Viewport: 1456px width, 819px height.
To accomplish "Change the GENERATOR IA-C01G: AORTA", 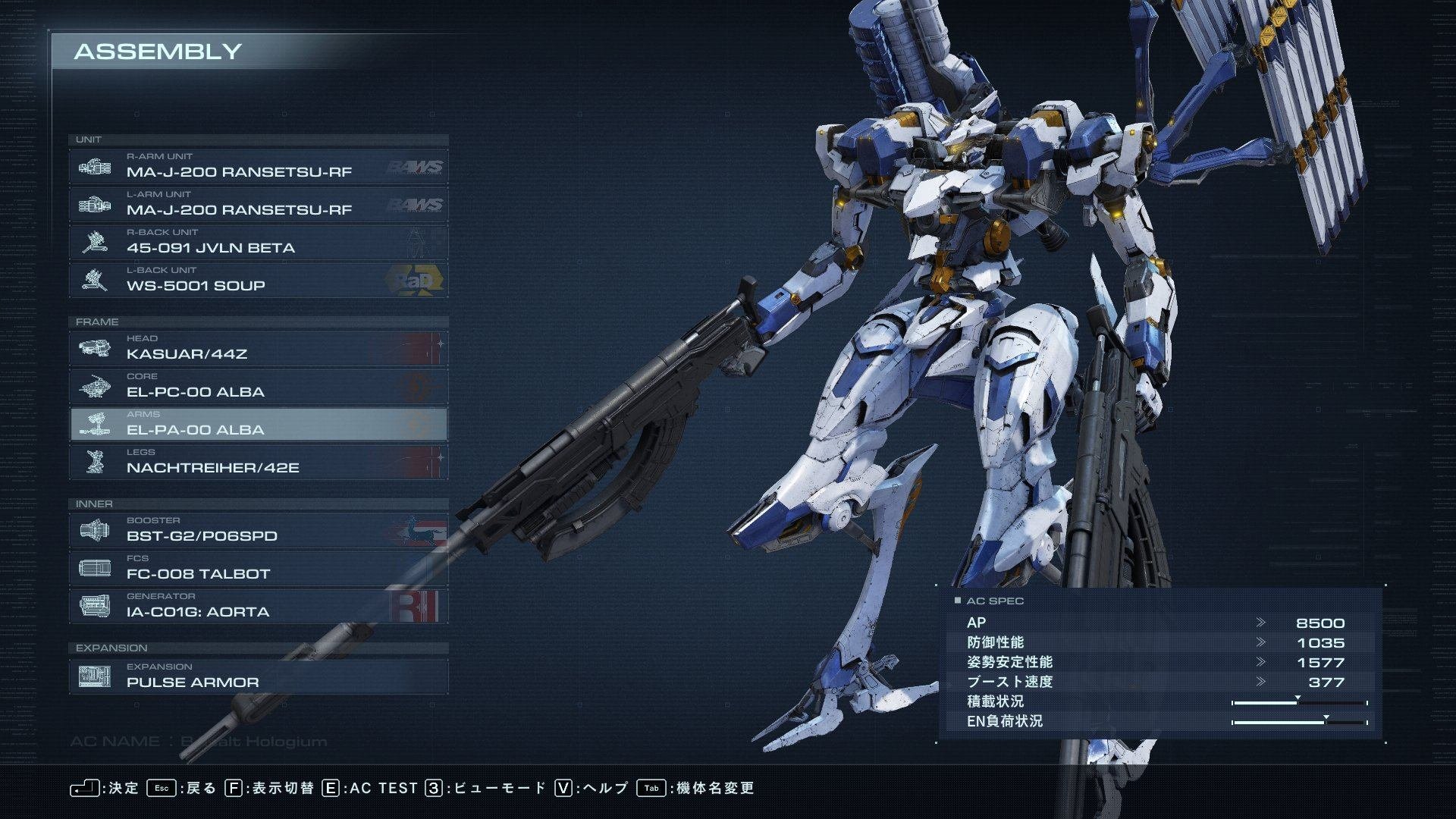I will (258, 606).
